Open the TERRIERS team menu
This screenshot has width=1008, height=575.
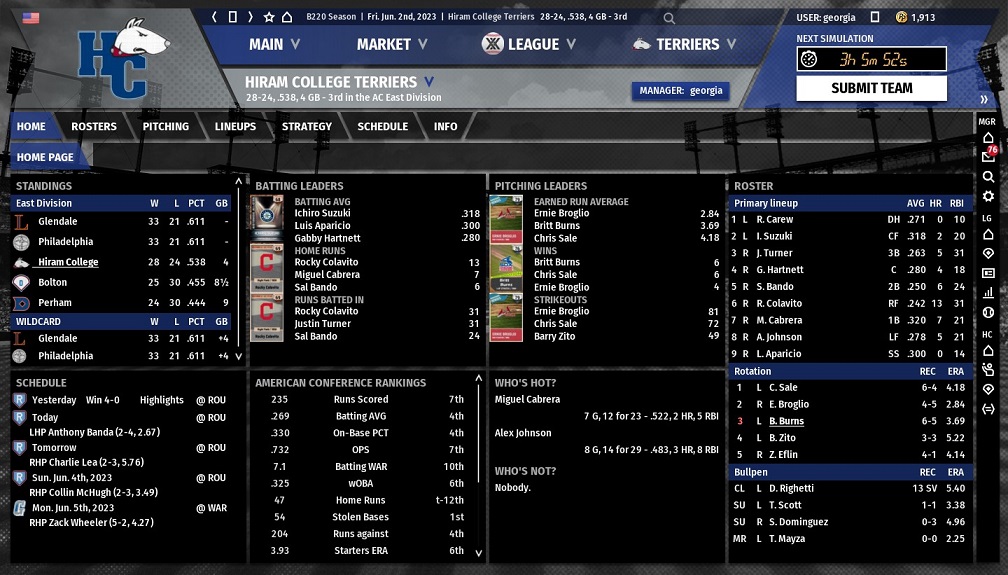[x=686, y=44]
